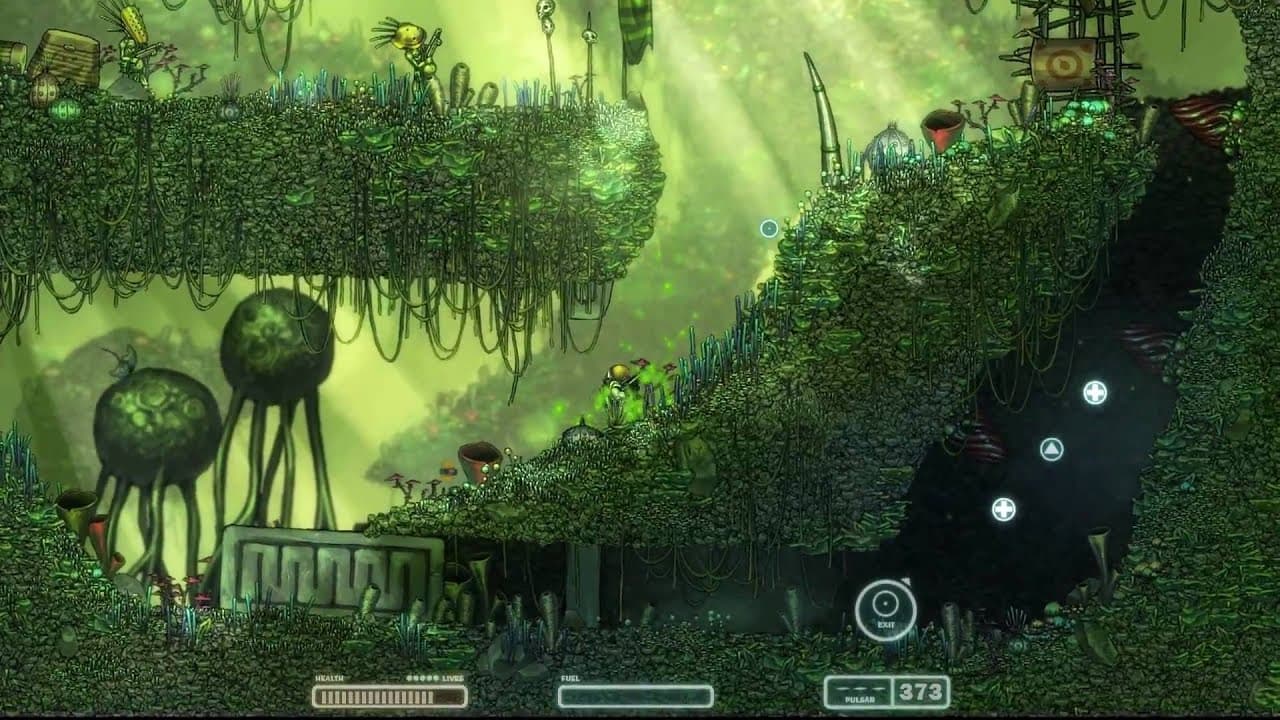The width and height of the screenshot is (1280, 720).
Task: Expand the wooden treasure chest
Action: click(x=68, y=55)
